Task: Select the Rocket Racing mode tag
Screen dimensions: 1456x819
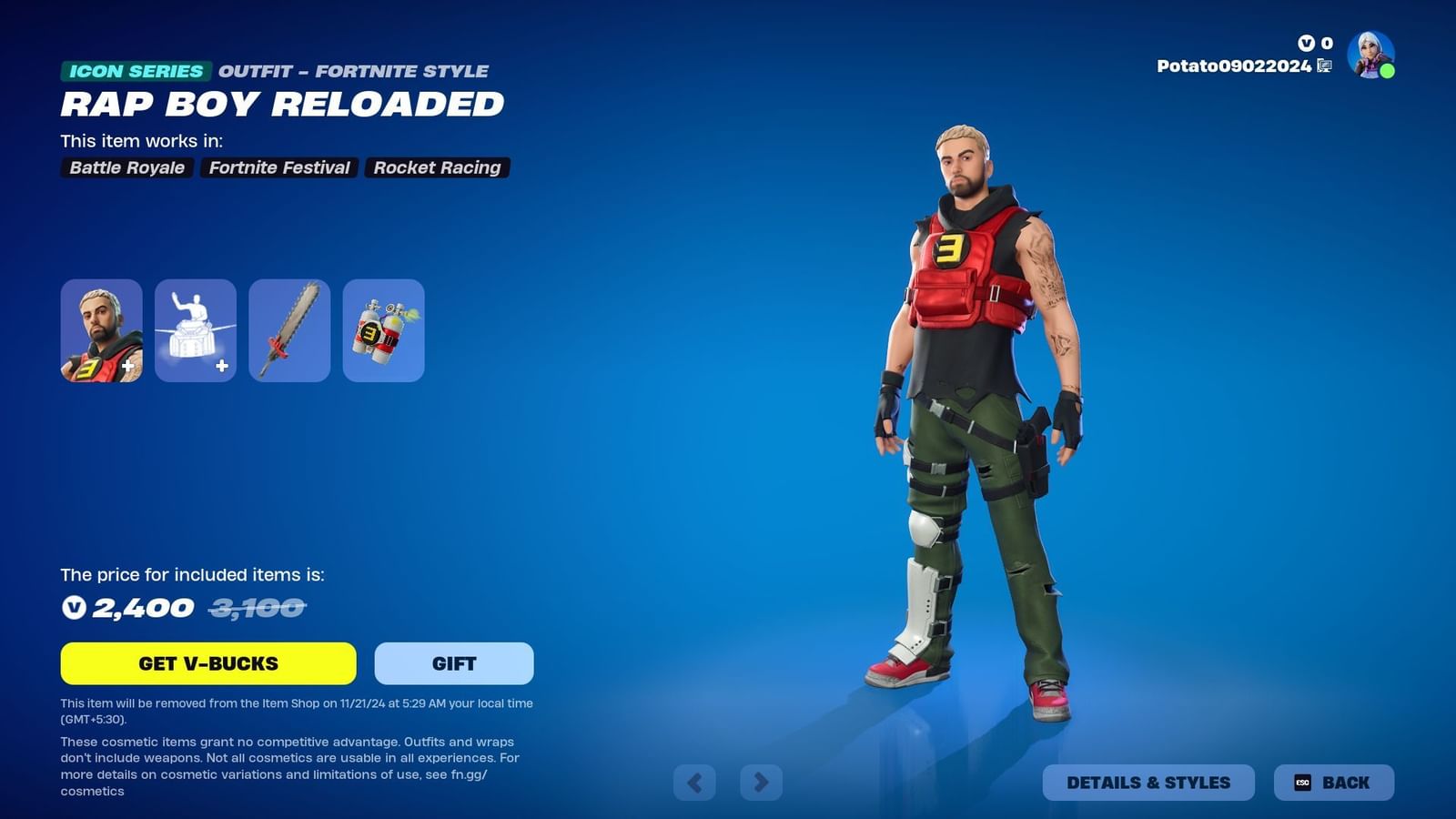Action: point(437,167)
